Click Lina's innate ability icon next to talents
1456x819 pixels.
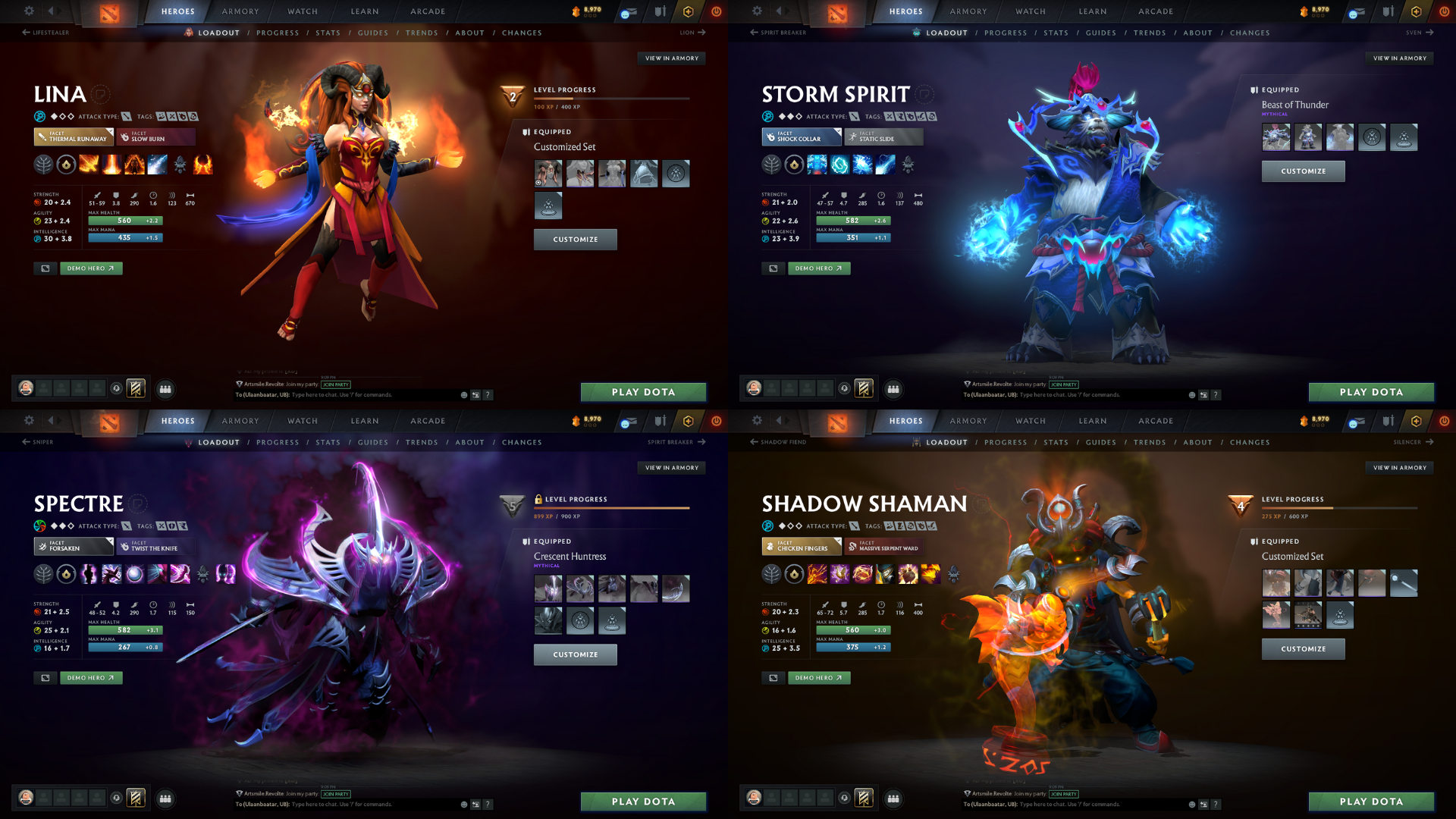click(x=65, y=165)
